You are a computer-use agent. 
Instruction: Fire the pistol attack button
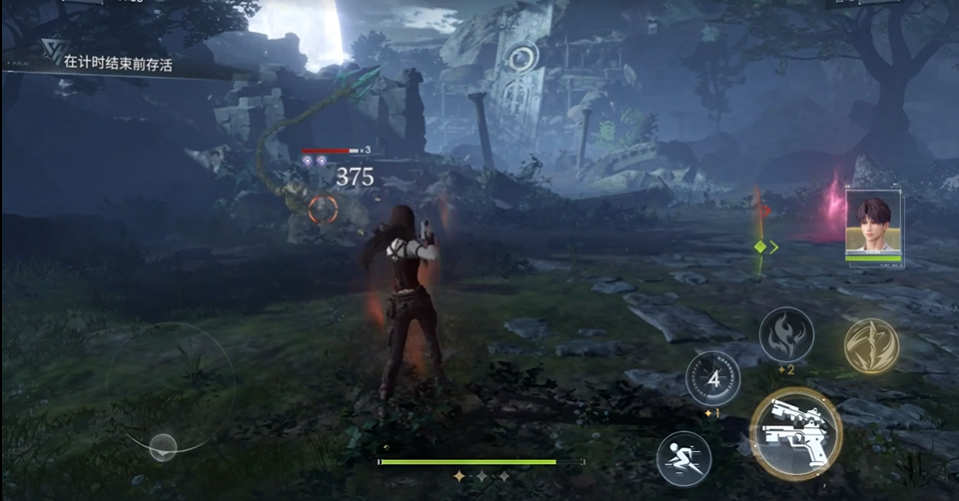pos(795,432)
